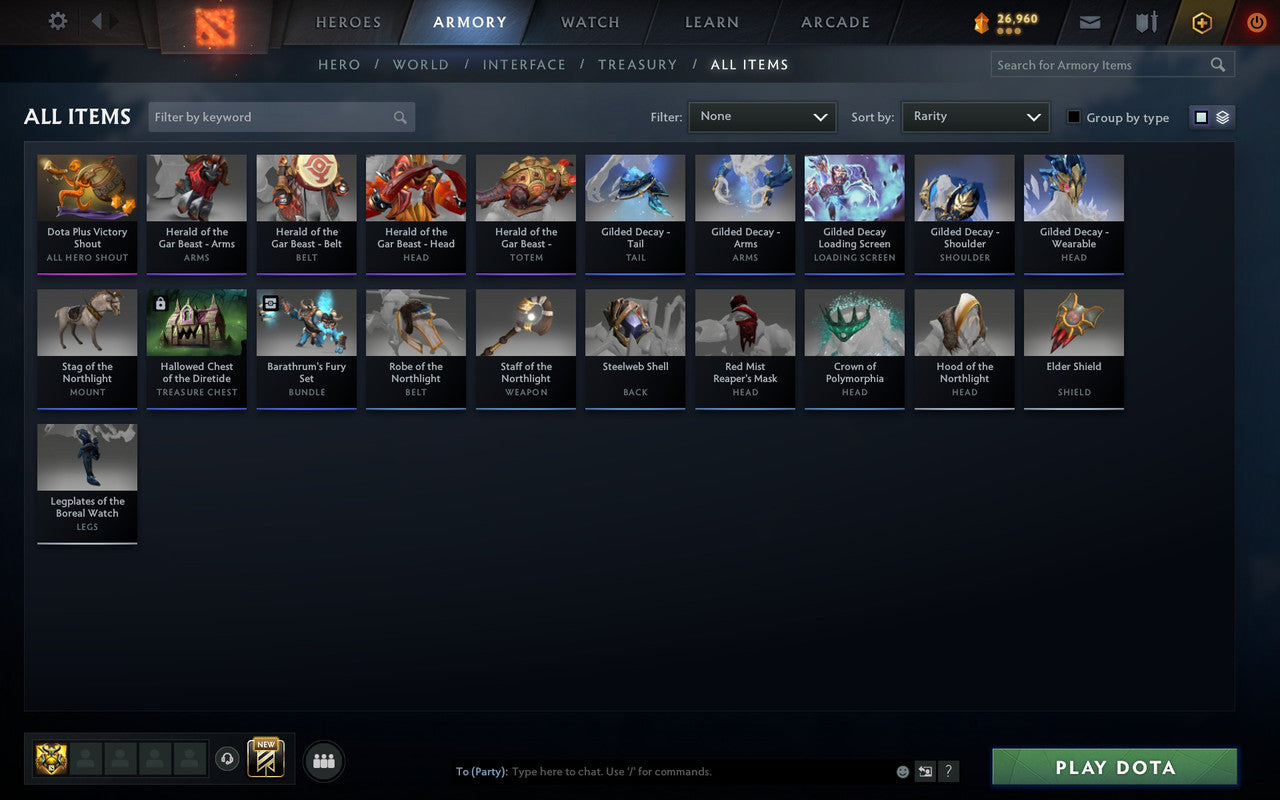The width and height of the screenshot is (1280, 800).
Task: Open the Sort by Rarity dropdown
Action: (x=975, y=117)
